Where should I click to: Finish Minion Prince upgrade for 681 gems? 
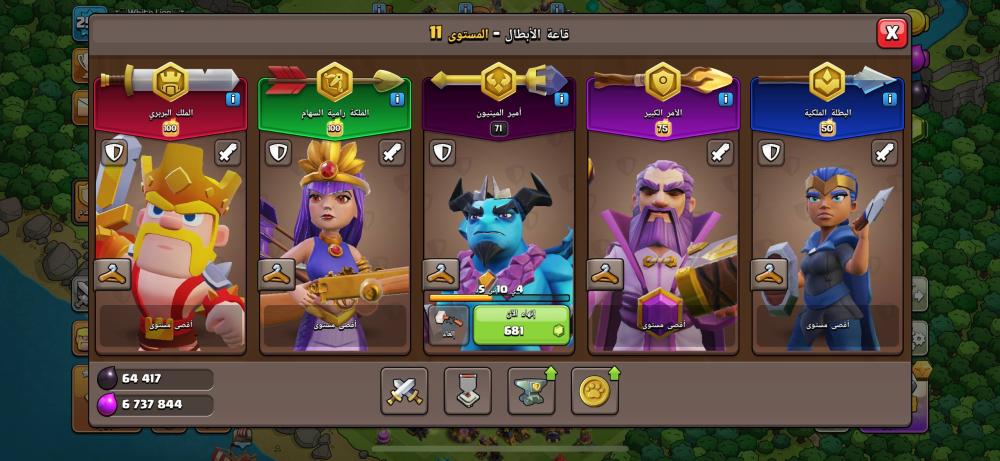(x=521, y=324)
